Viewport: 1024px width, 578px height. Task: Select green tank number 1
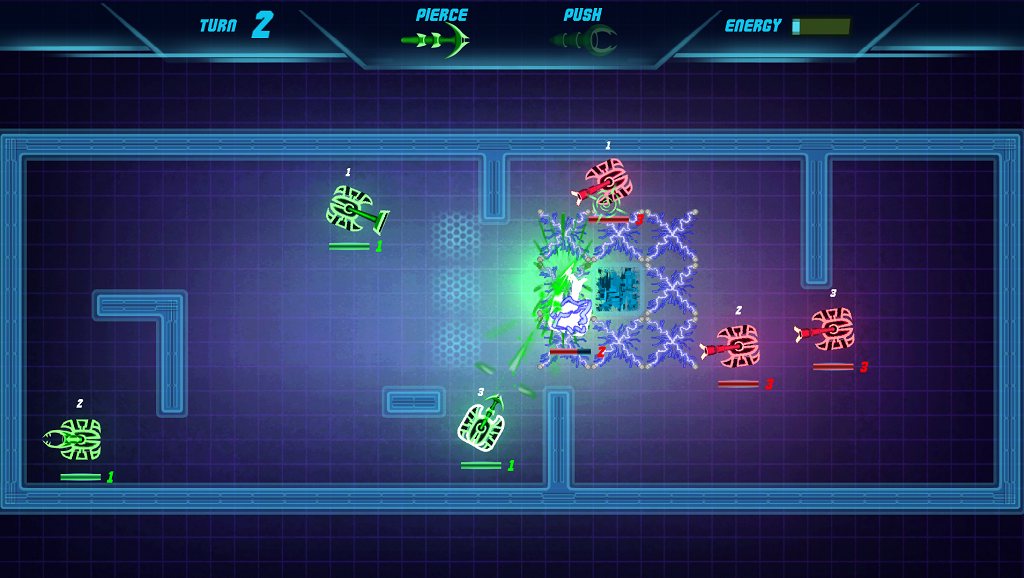click(x=352, y=209)
